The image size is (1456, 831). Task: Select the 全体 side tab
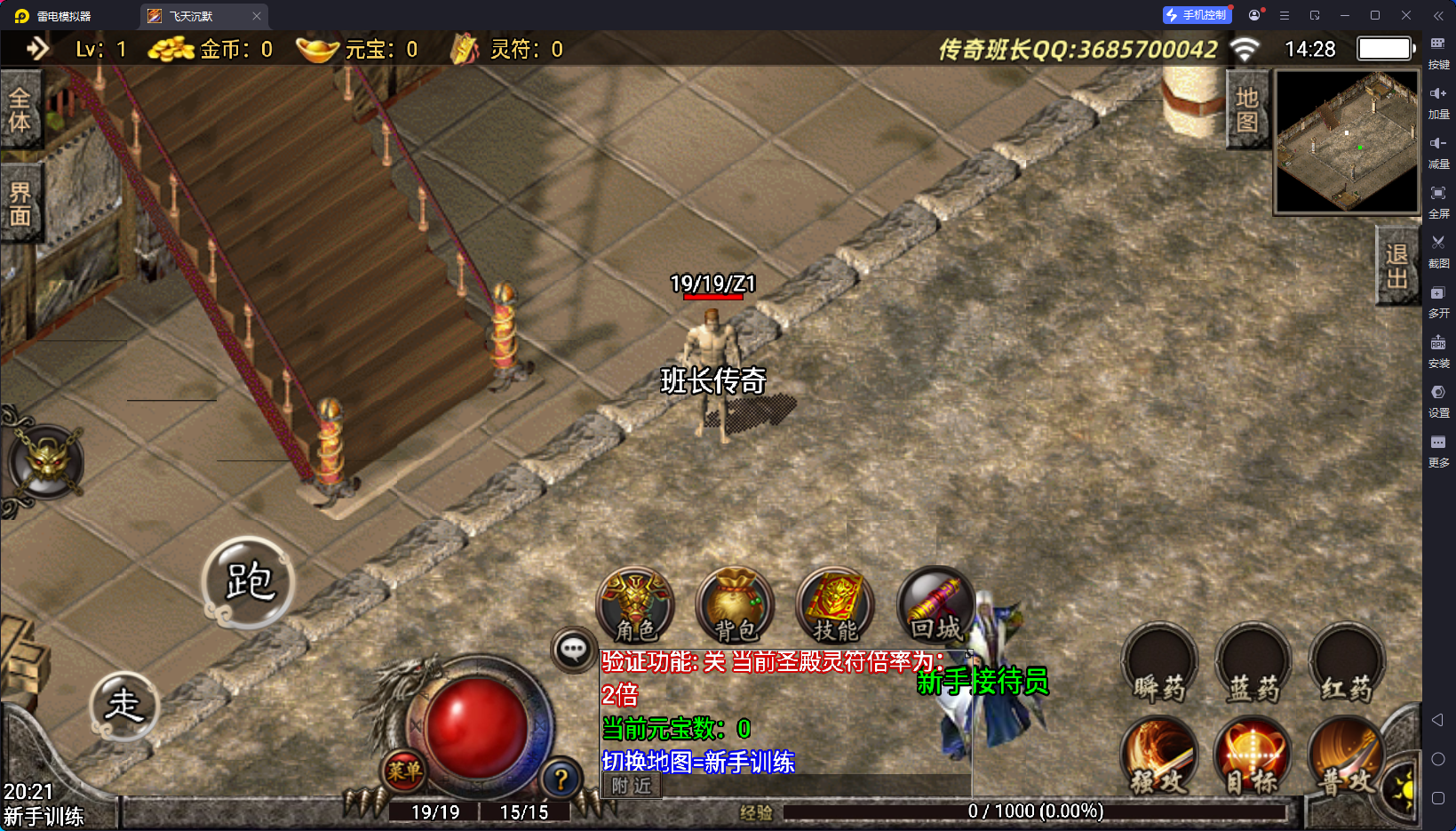point(20,109)
